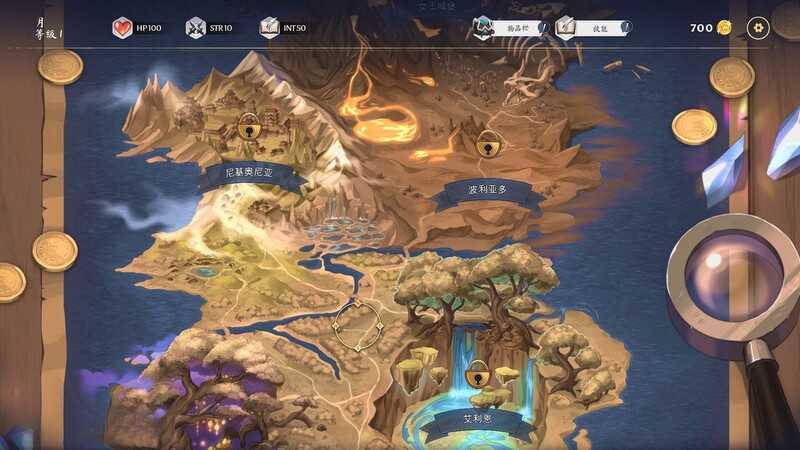Open the settings gear button
This screenshot has width=800, height=450.
pos(759,28)
